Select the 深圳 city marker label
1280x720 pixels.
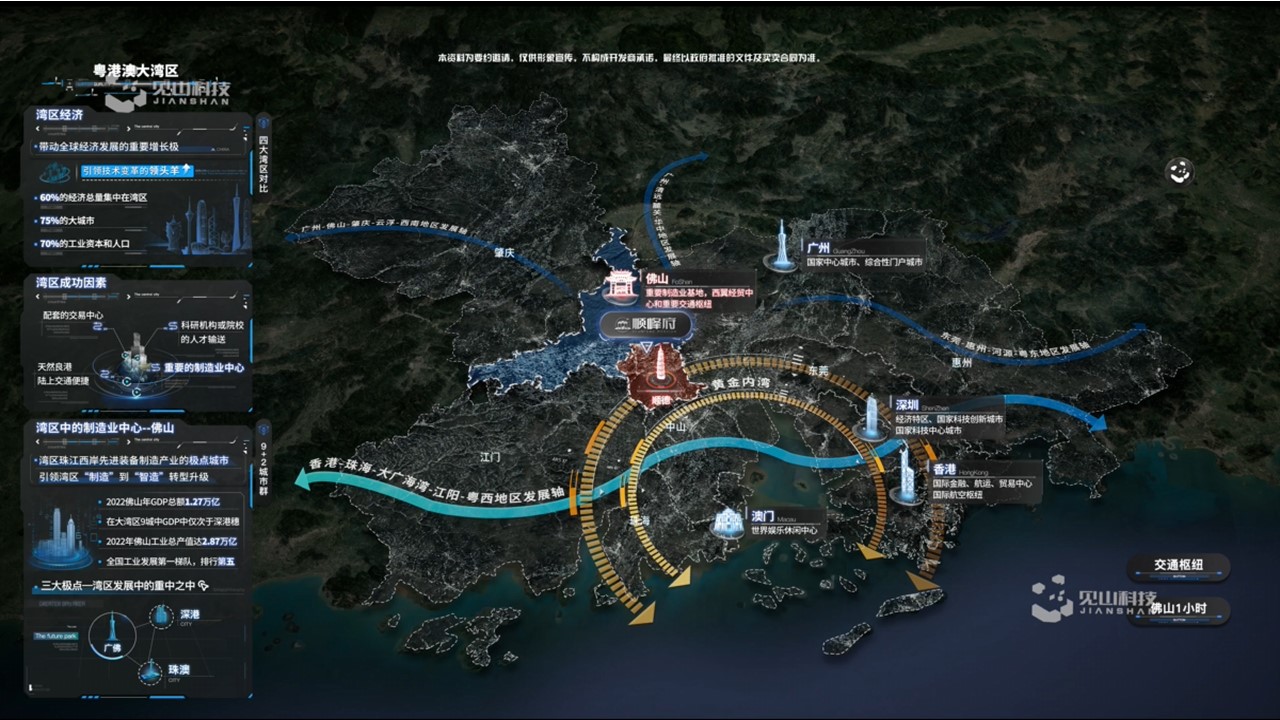point(907,405)
